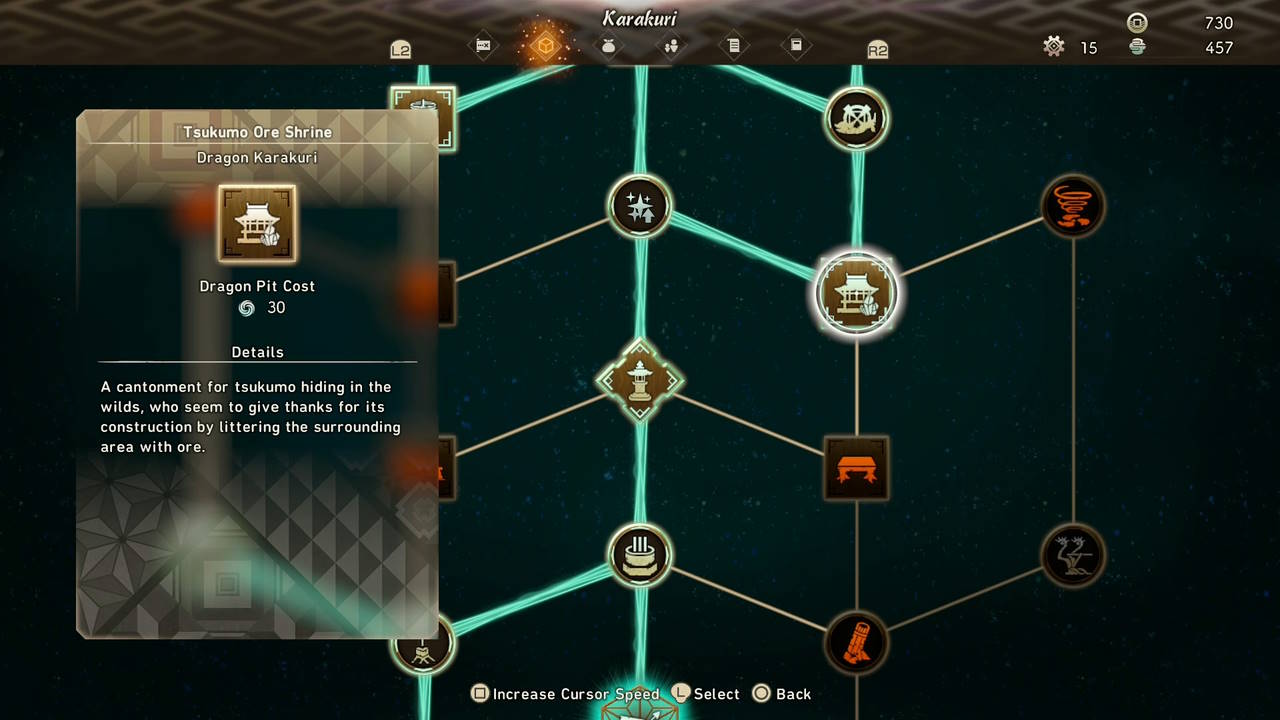The height and width of the screenshot is (720, 1280).
Task: Select the orange locked chest node
Action: click(x=856, y=469)
